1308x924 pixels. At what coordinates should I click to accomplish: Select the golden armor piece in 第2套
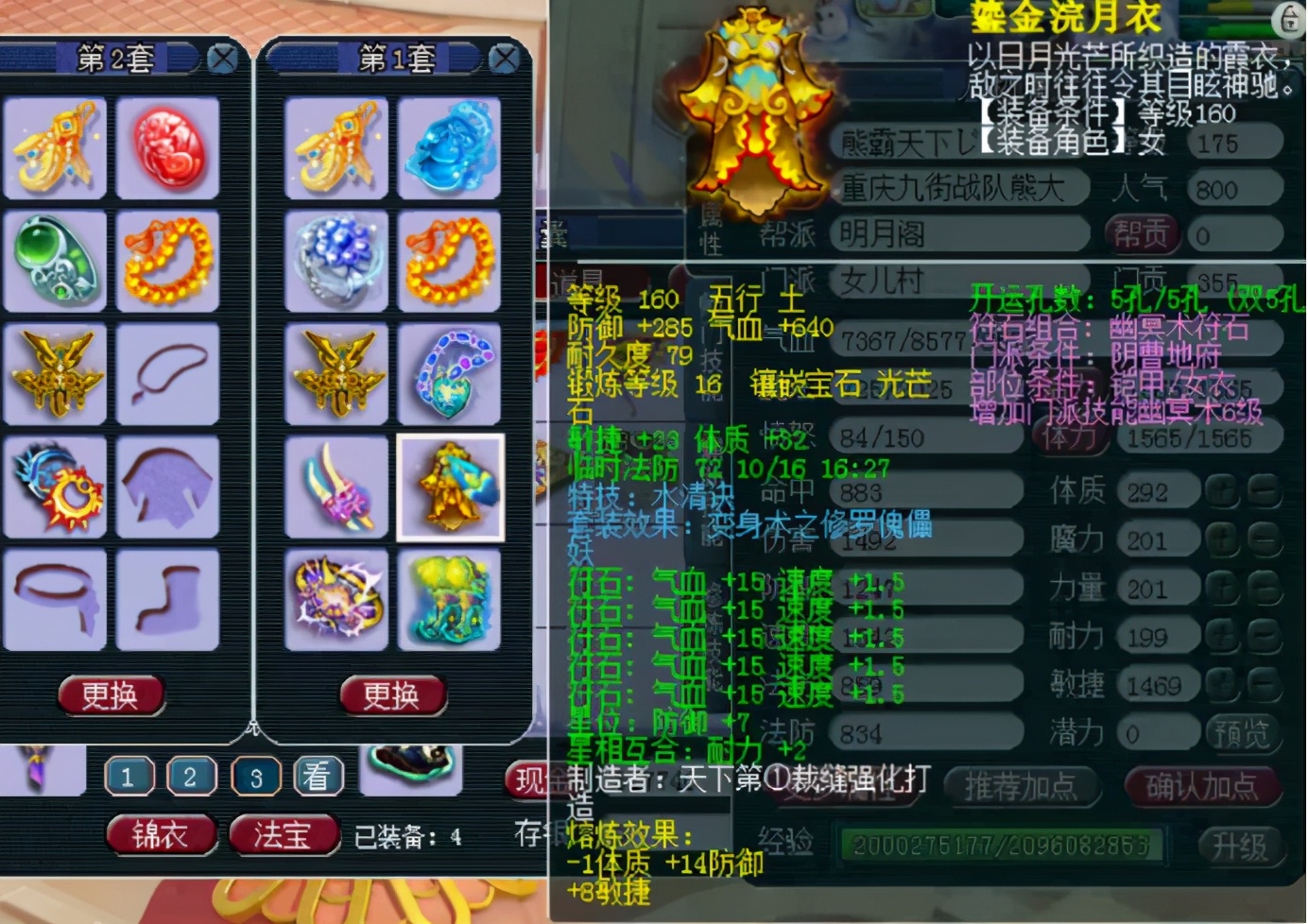55,375
